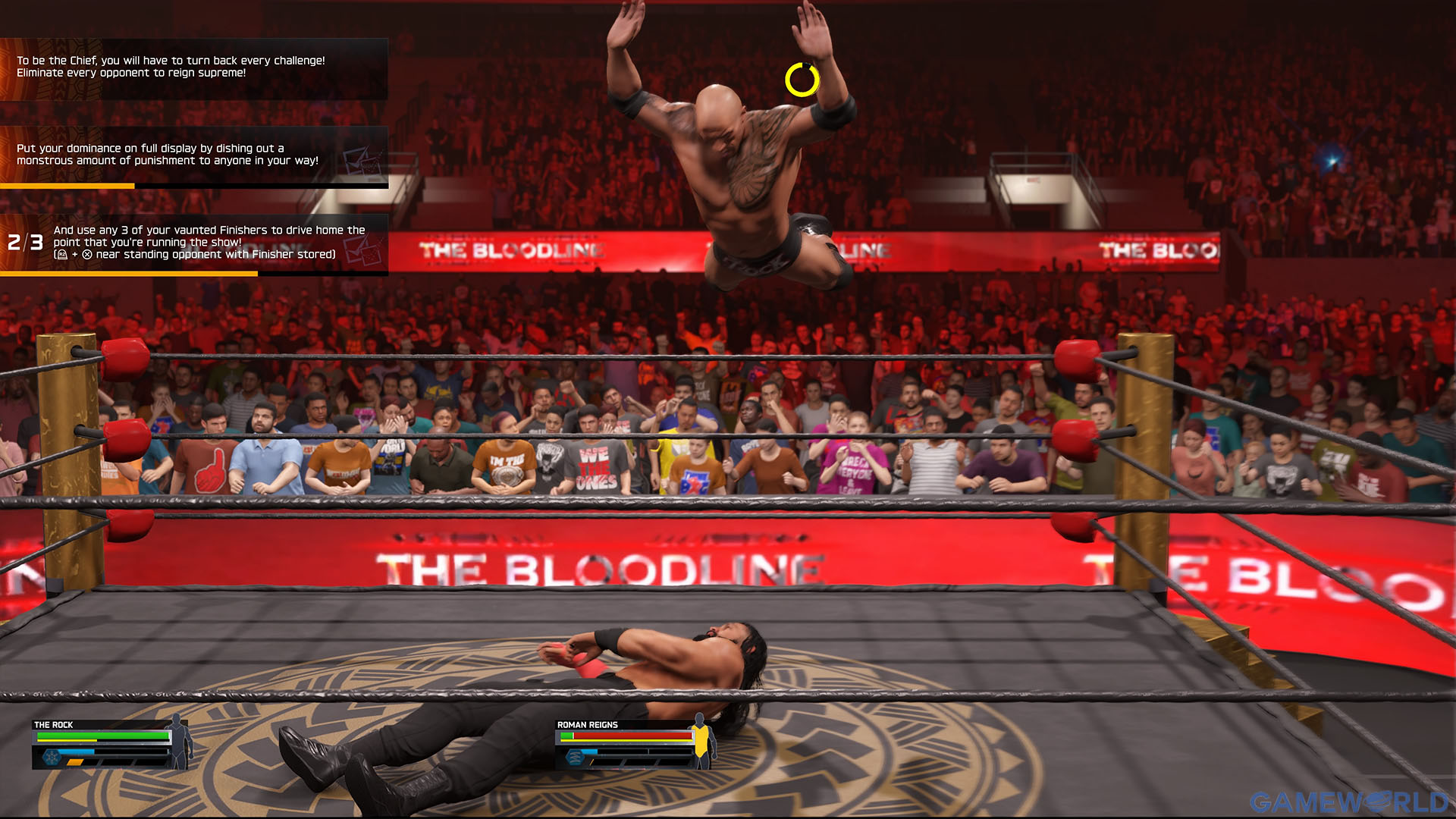Viewport: 1456px width, 819px height.
Task: Click Roman Reigns' hexagonal ability icon
Action: point(575,757)
